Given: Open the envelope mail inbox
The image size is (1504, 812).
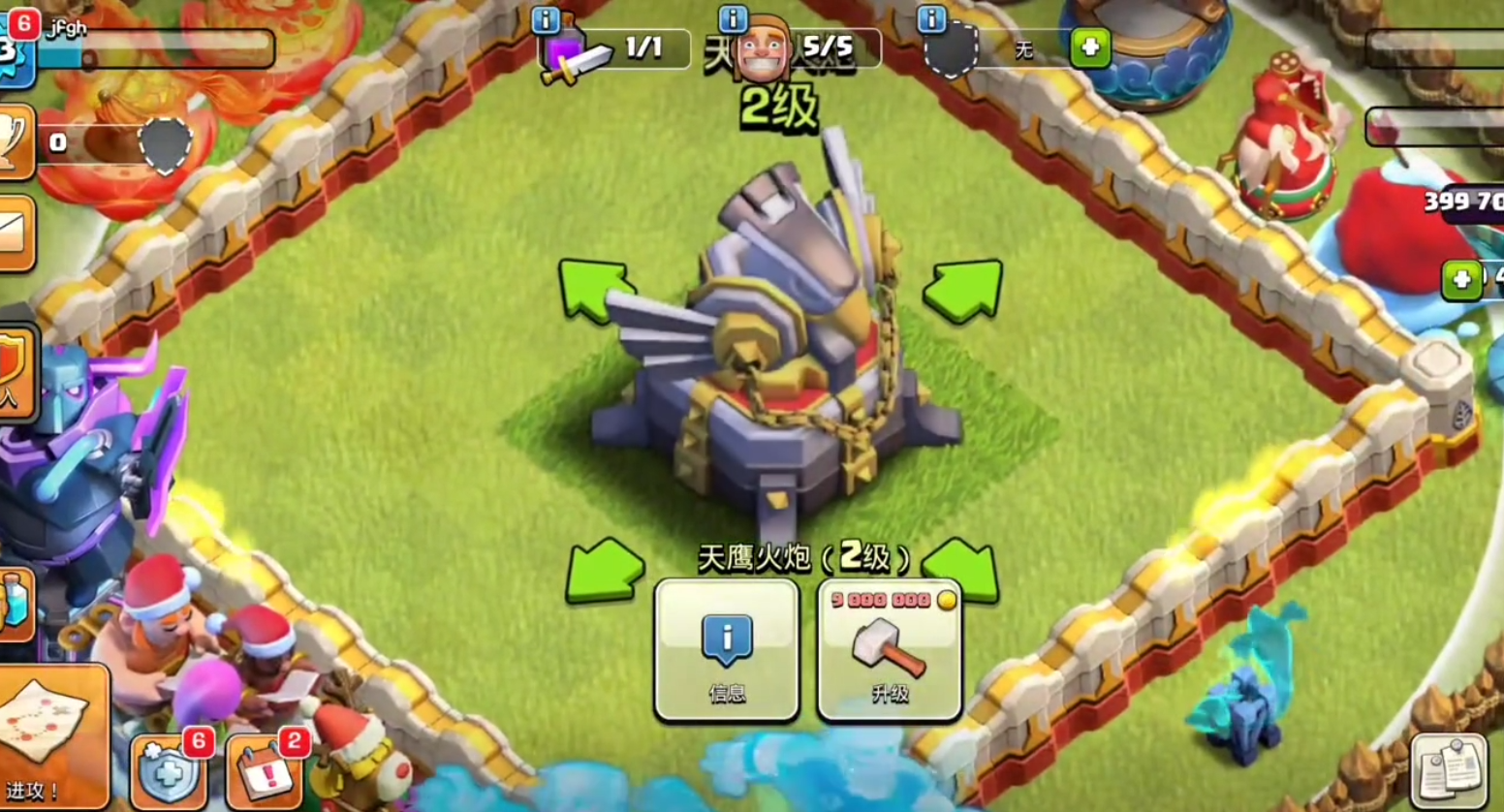Looking at the screenshot, I should [14, 234].
